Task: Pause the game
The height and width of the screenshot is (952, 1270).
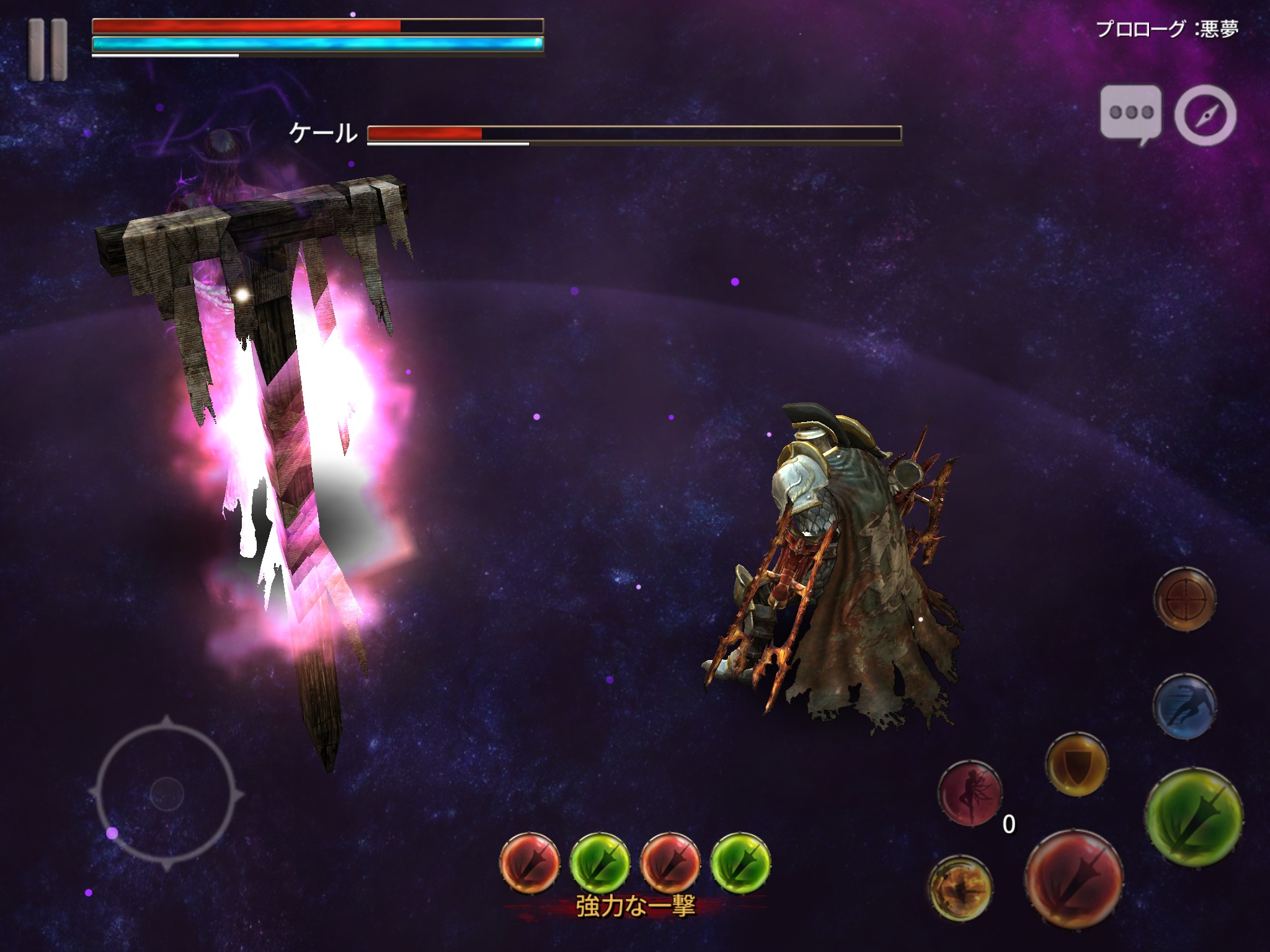Action: coord(47,50)
